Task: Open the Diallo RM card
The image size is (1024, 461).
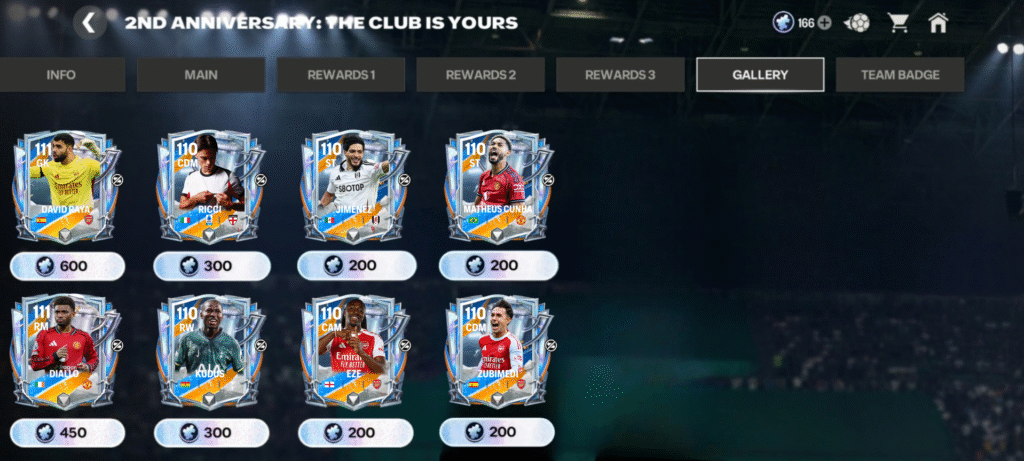Action: (x=67, y=352)
